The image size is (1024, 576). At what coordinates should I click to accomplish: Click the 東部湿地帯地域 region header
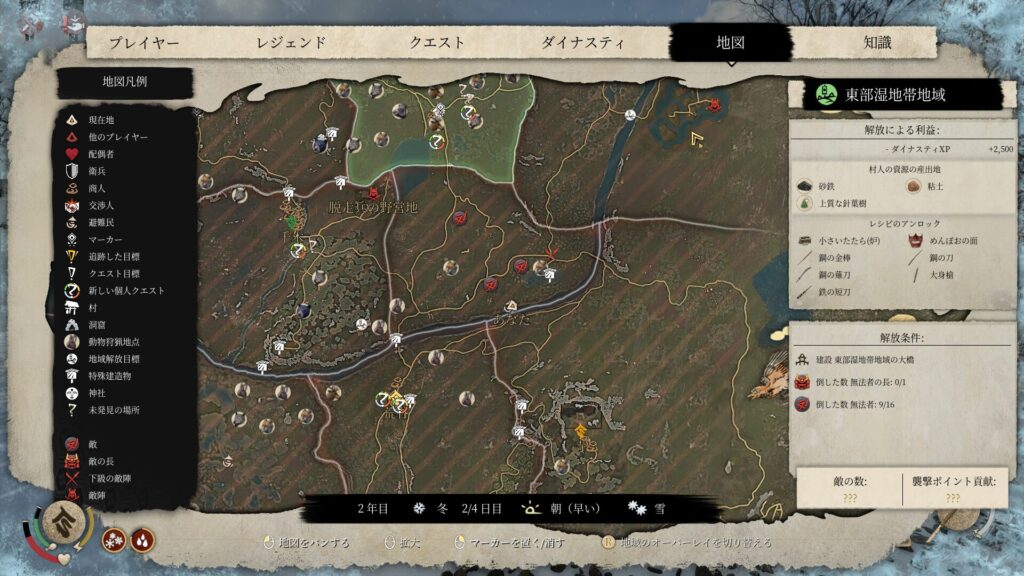click(894, 96)
